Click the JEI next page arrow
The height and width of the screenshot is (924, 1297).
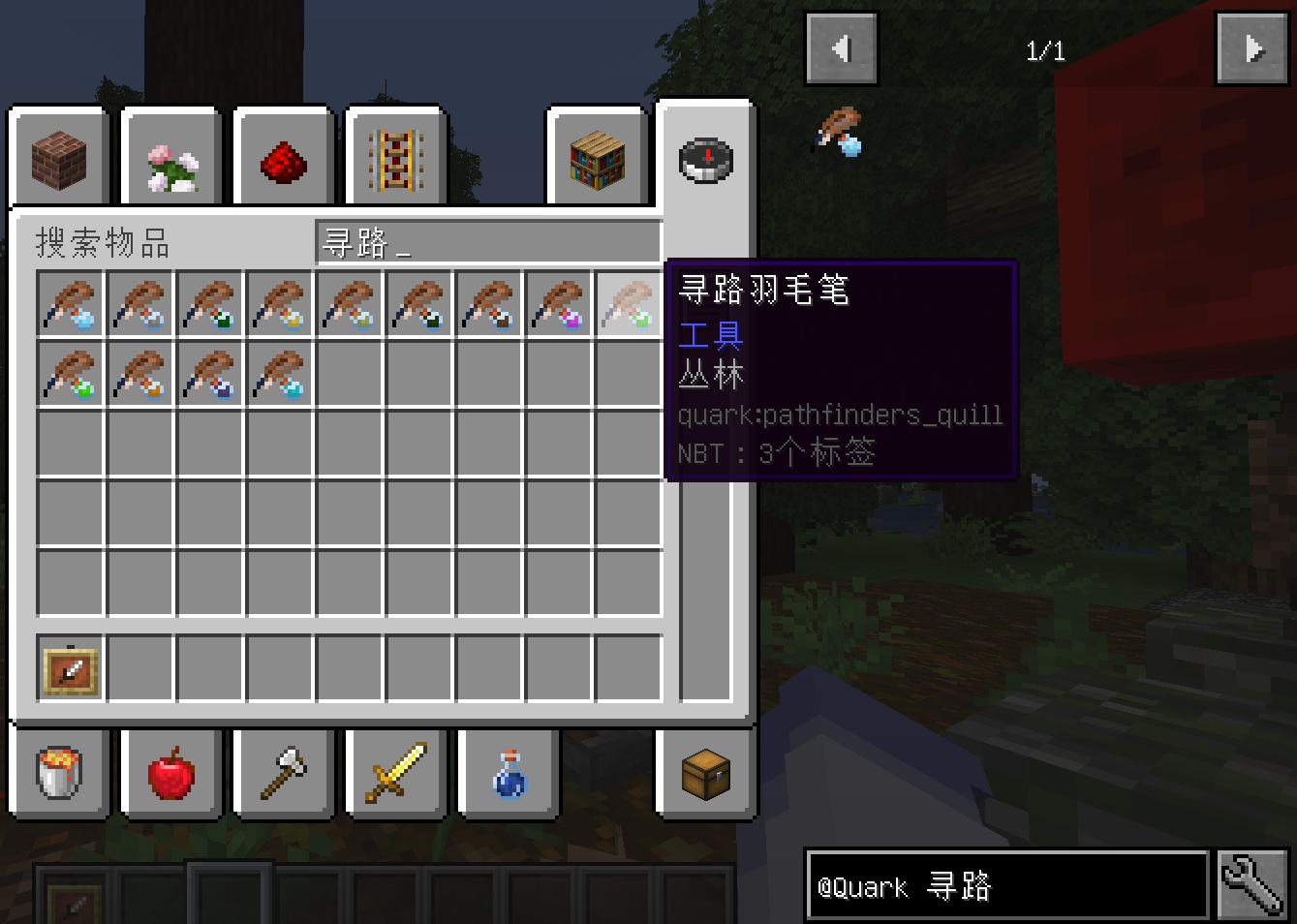coord(1251,47)
